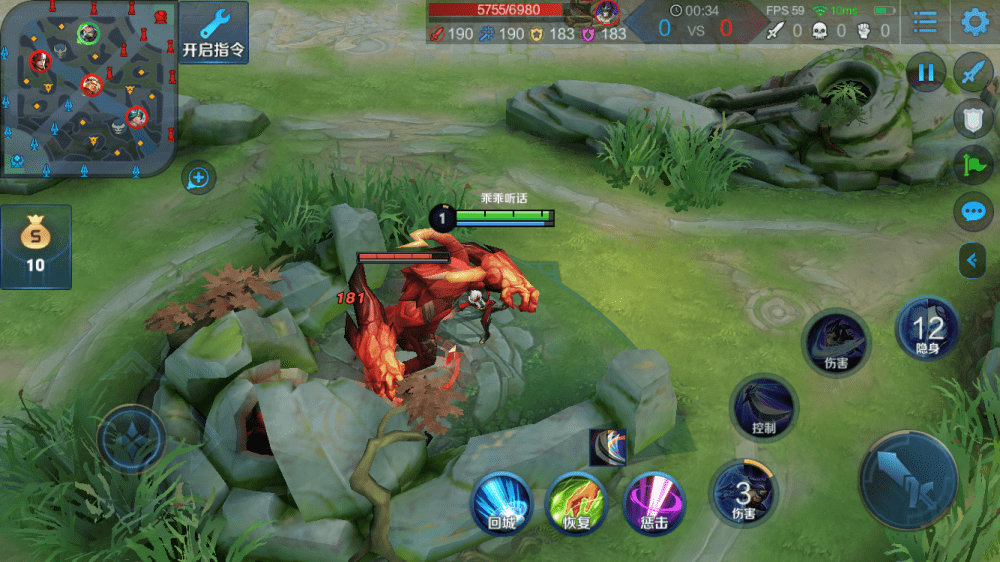Open the scoreboard list icon
This screenshot has height=562, width=1000.
click(x=926, y=22)
